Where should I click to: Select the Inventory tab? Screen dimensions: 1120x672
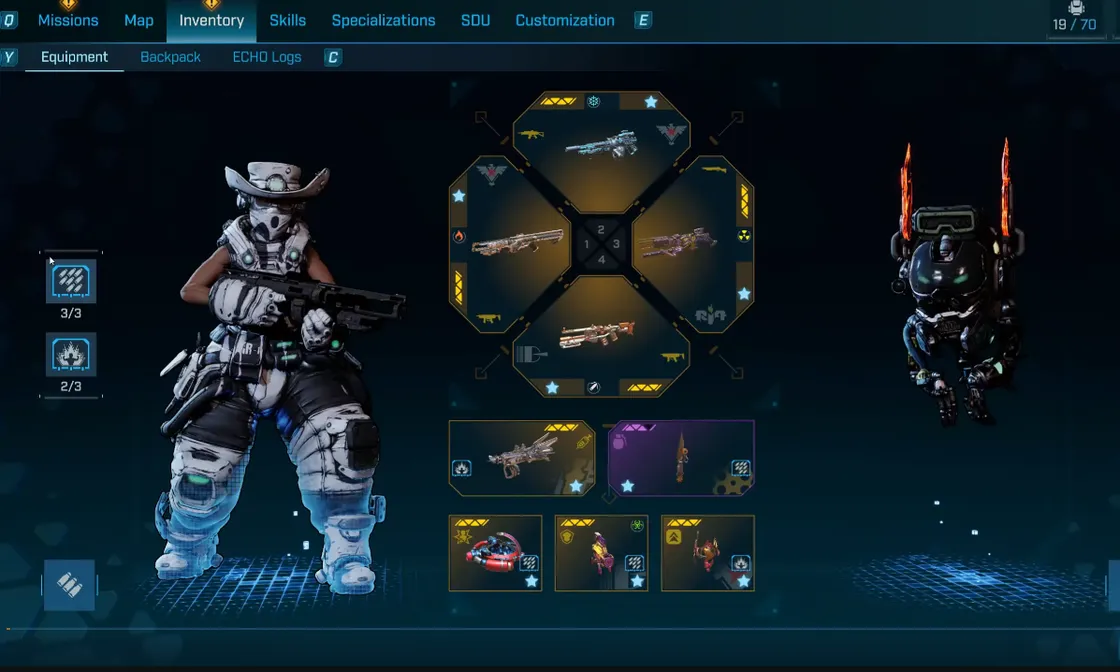(x=211, y=20)
